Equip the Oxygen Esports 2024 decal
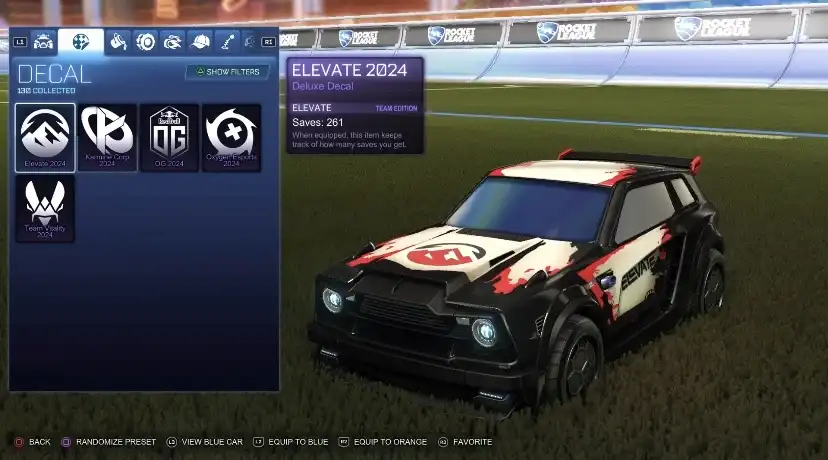This screenshot has height=460, width=828. 231,137
